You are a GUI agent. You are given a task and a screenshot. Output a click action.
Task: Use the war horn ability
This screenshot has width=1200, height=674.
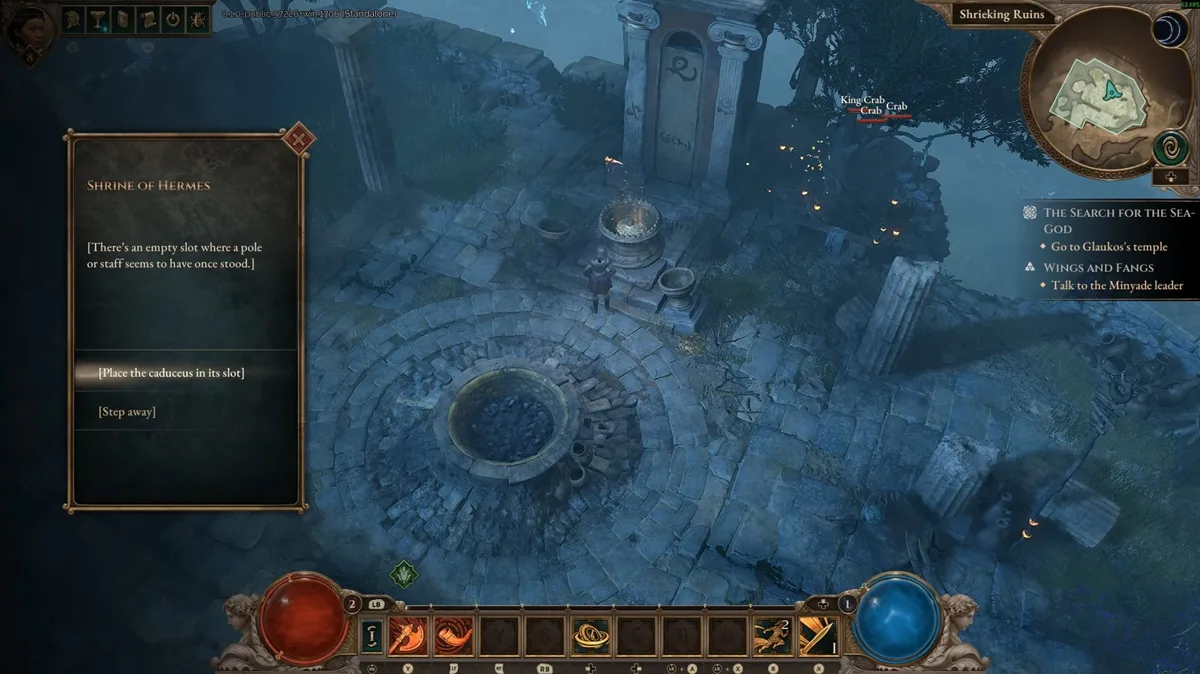click(450, 633)
